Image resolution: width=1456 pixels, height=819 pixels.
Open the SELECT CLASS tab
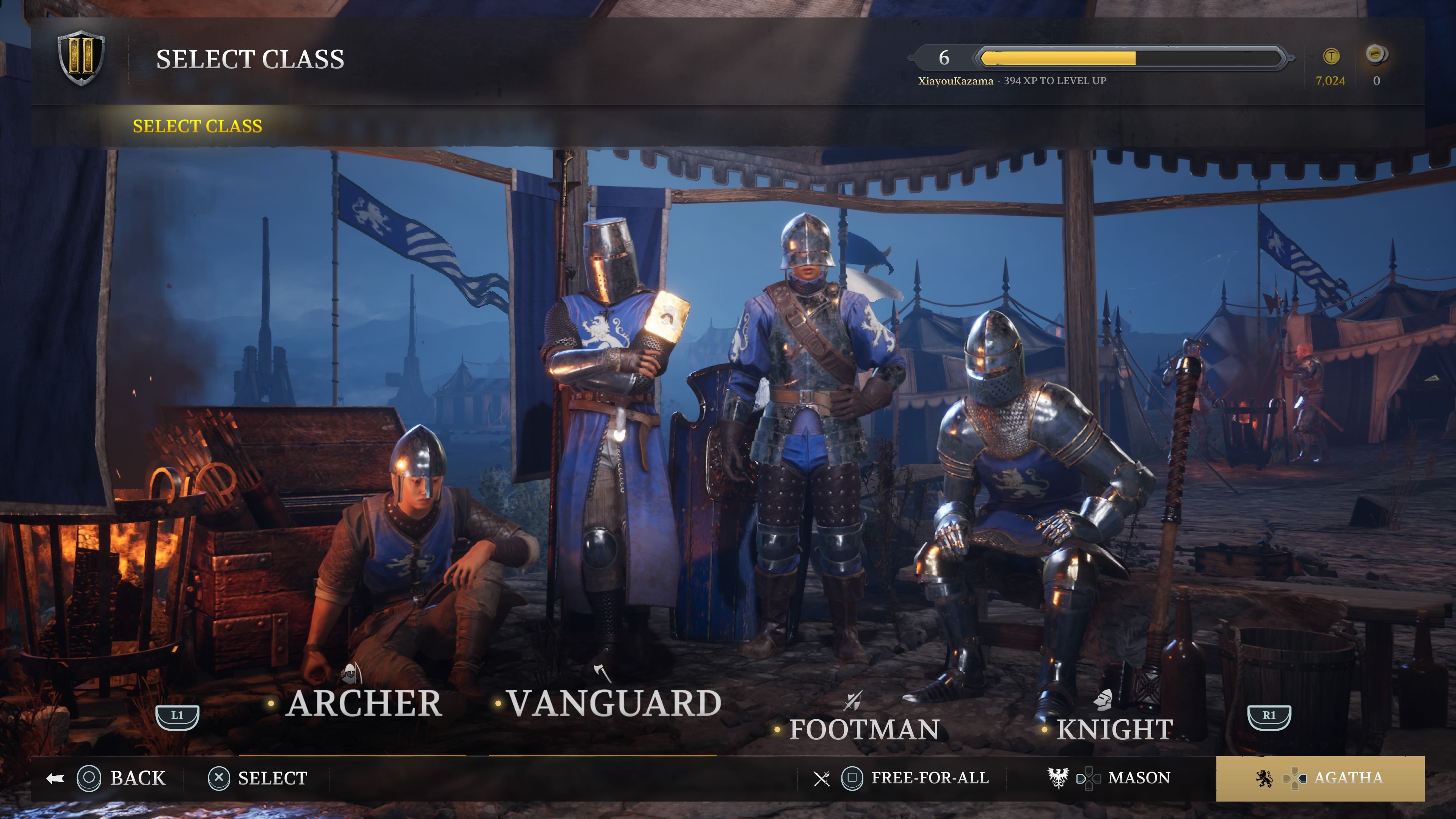tap(197, 126)
